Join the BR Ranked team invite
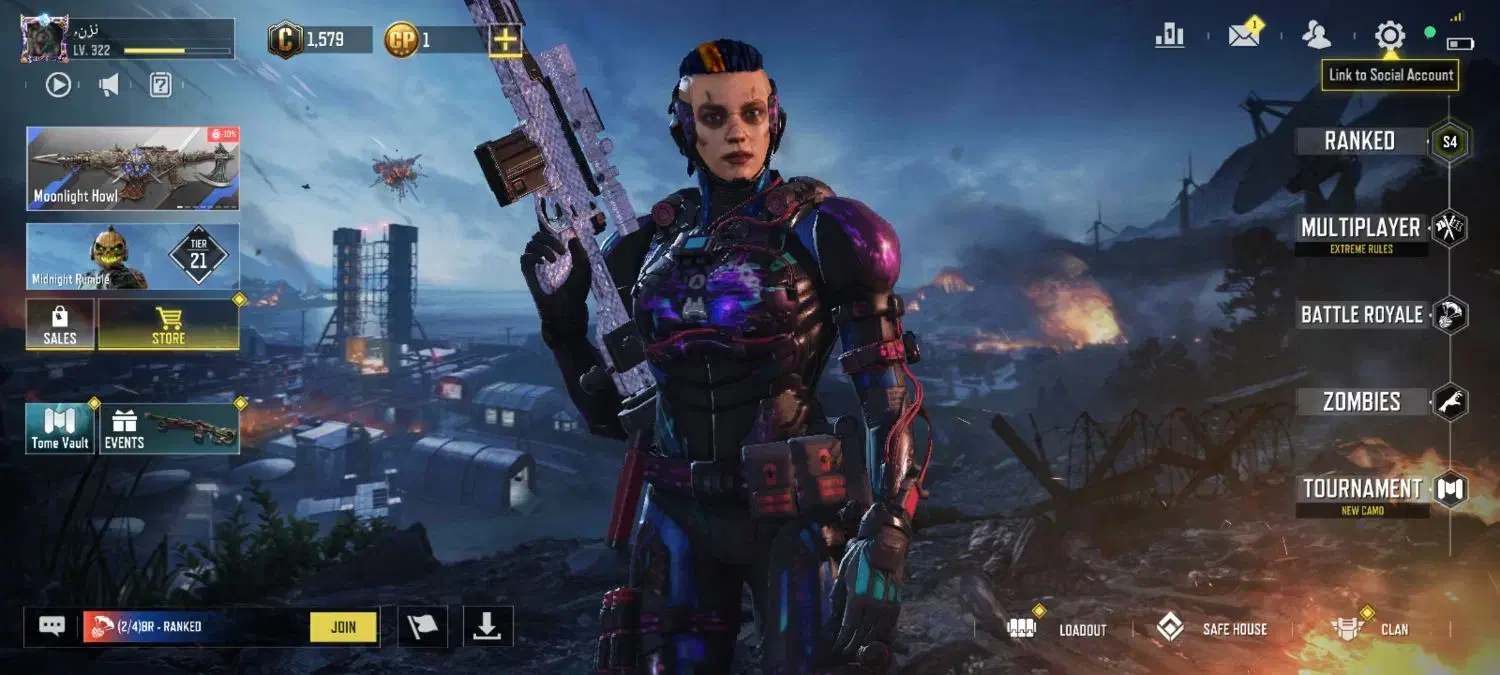The width and height of the screenshot is (1500, 675). (x=343, y=627)
